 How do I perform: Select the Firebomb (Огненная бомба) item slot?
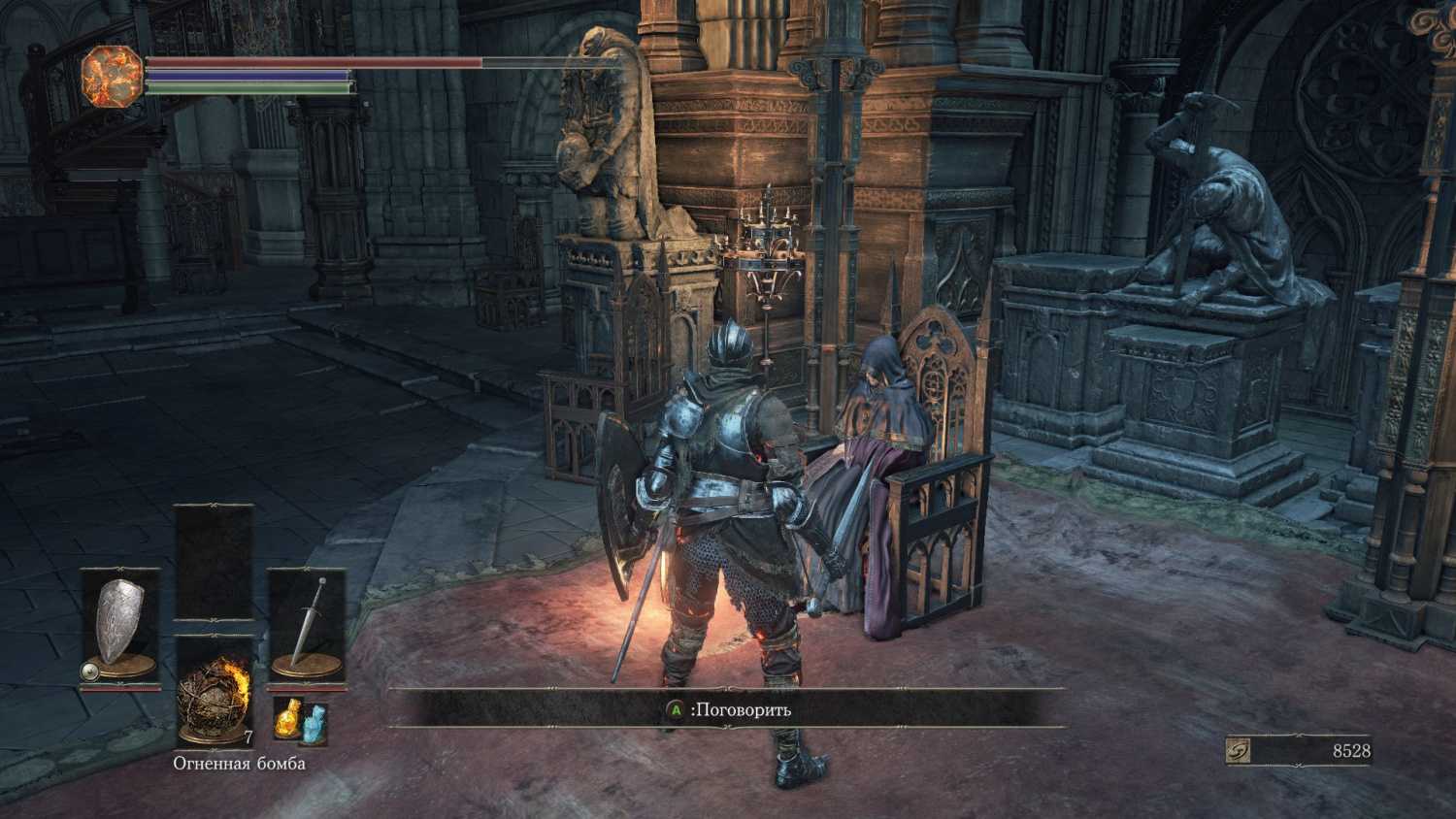[214, 692]
